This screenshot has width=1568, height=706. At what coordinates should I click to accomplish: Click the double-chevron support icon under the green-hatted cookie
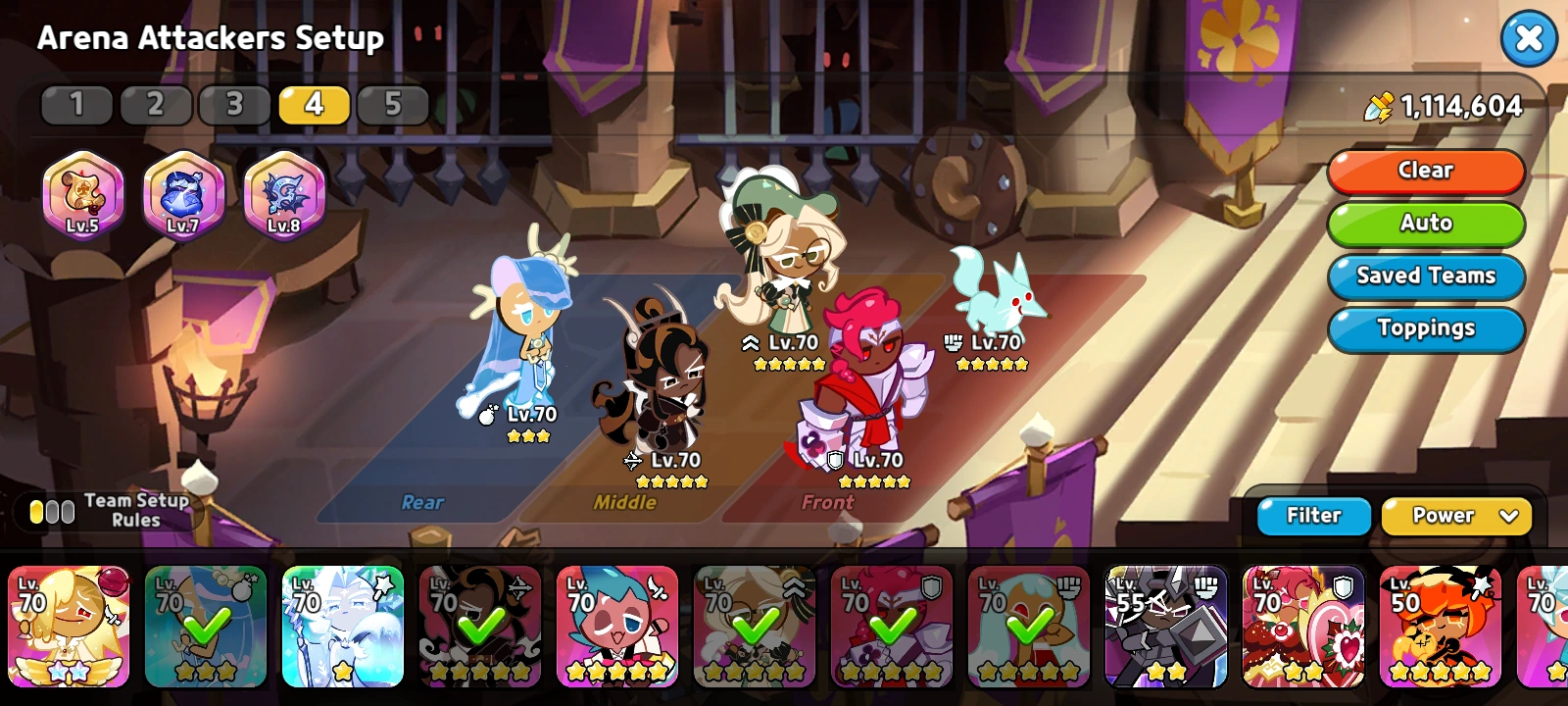pos(750,343)
